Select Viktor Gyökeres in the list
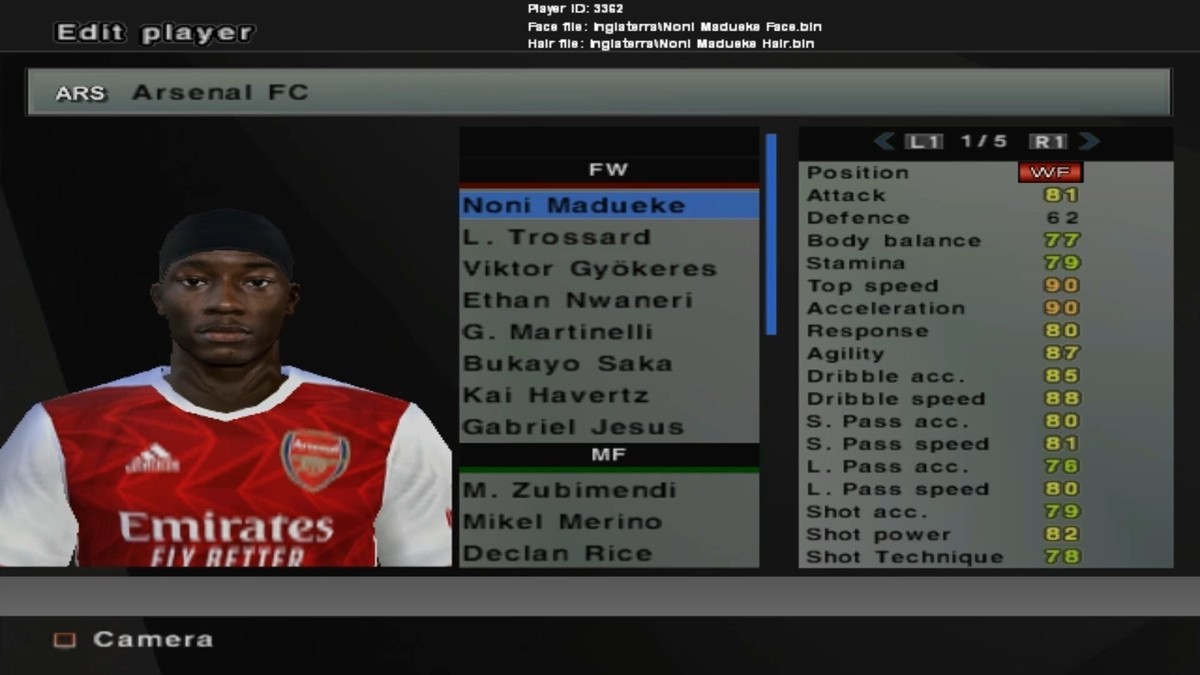The image size is (1200, 675). (x=608, y=269)
